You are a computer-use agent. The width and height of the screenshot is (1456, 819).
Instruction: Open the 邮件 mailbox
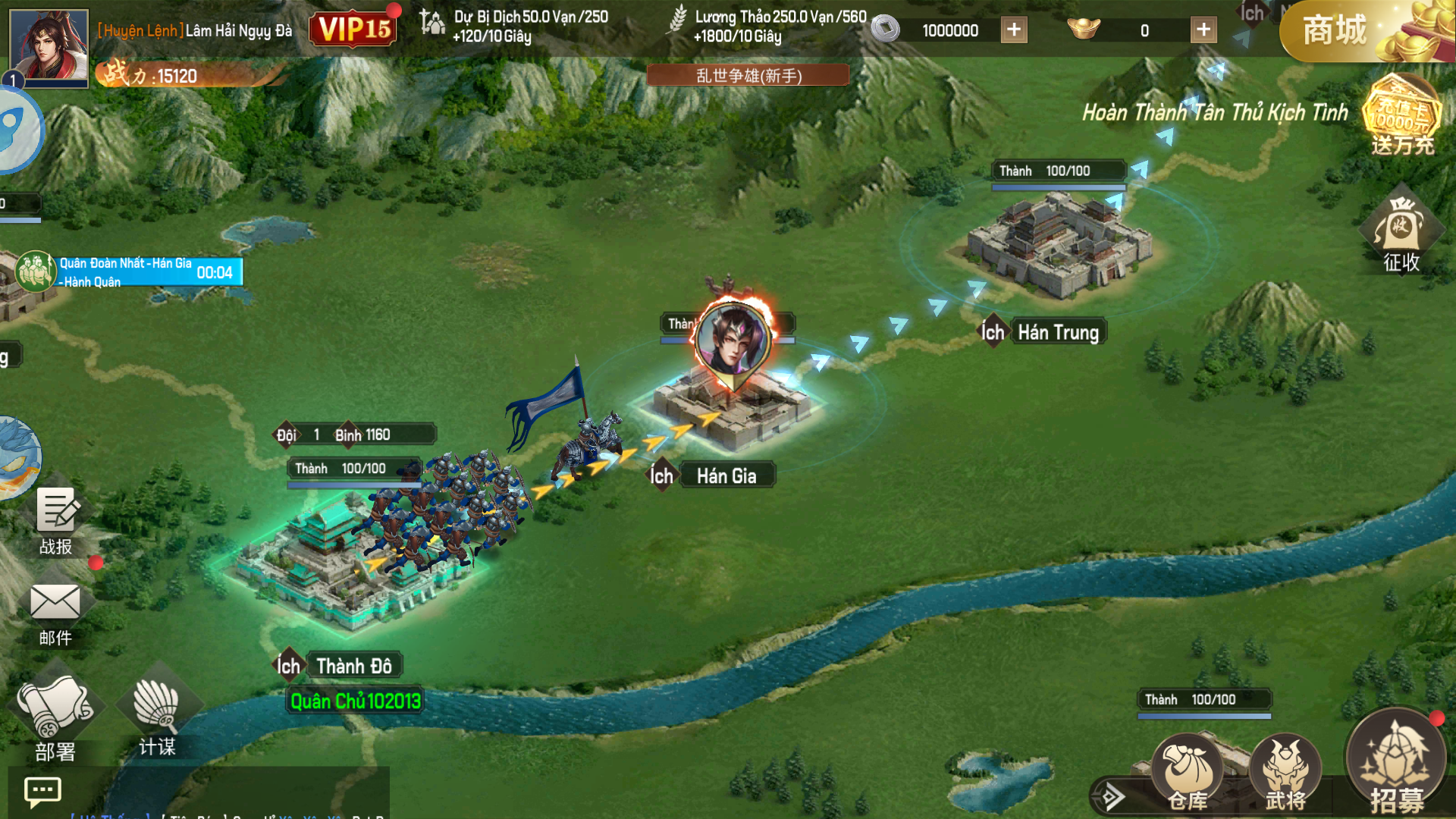pyautogui.click(x=55, y=613)
